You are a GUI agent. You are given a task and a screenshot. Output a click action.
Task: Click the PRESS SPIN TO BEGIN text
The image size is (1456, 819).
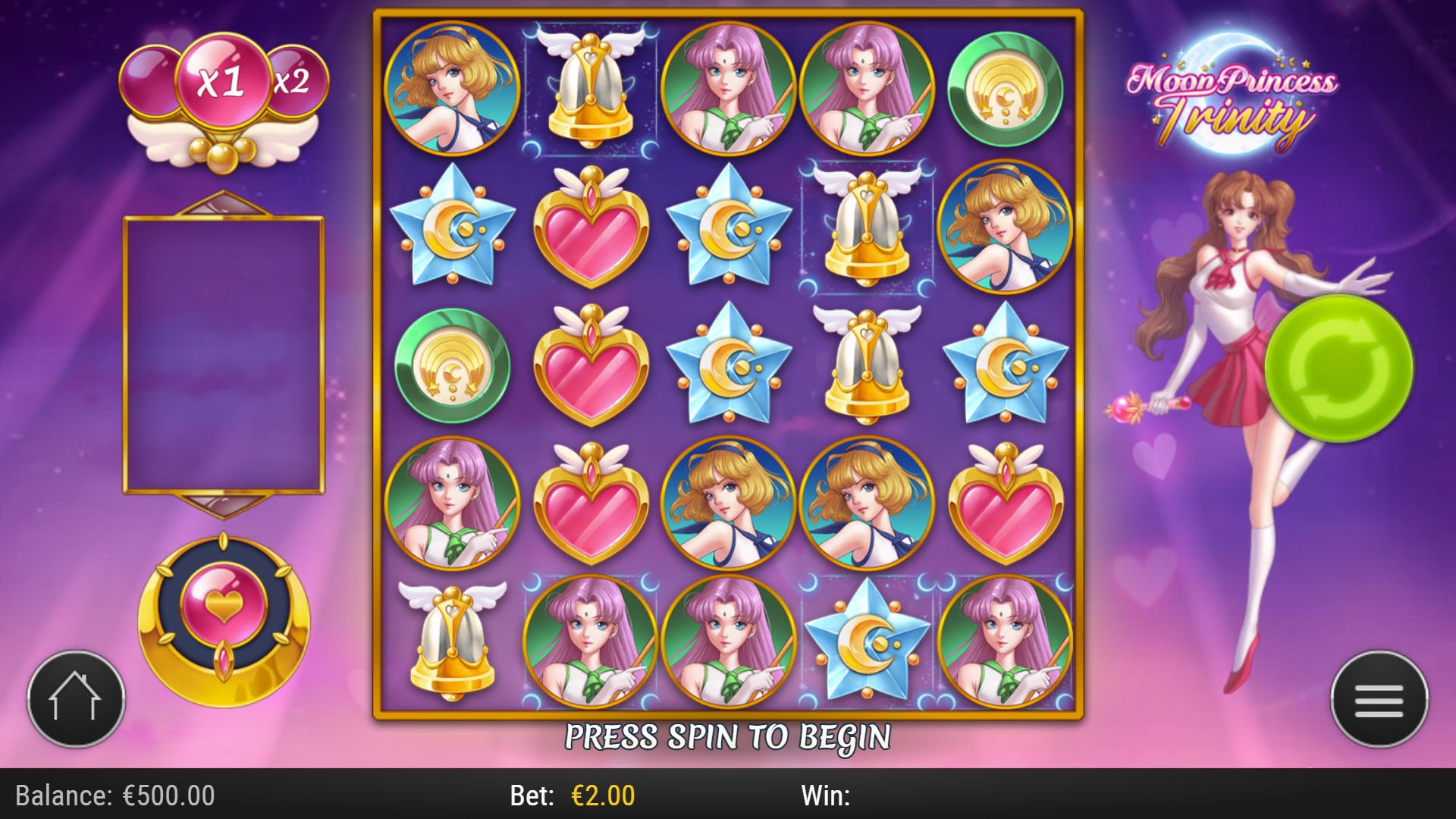point(726,734)
